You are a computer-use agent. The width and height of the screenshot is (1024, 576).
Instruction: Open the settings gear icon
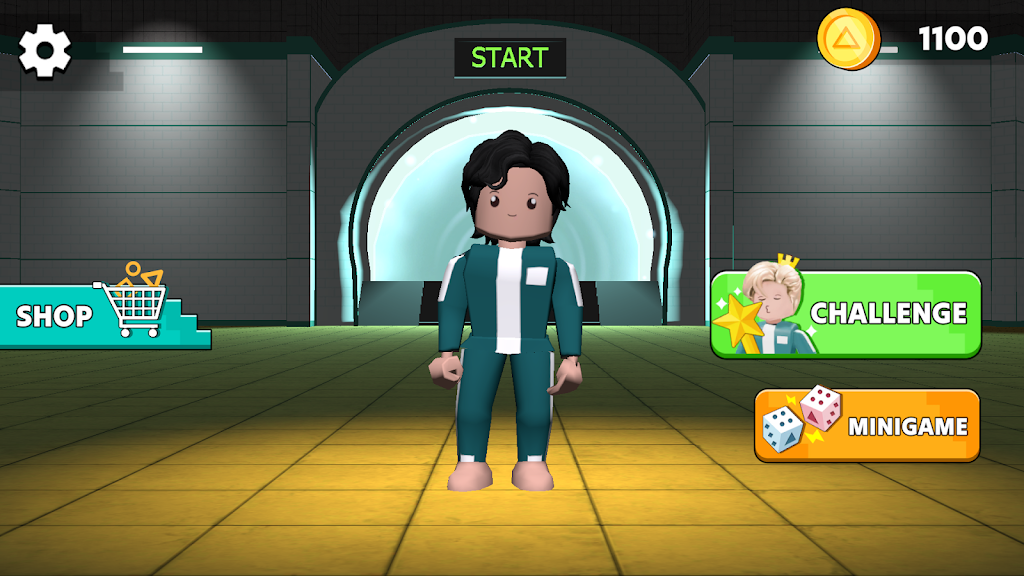(45, 50)
